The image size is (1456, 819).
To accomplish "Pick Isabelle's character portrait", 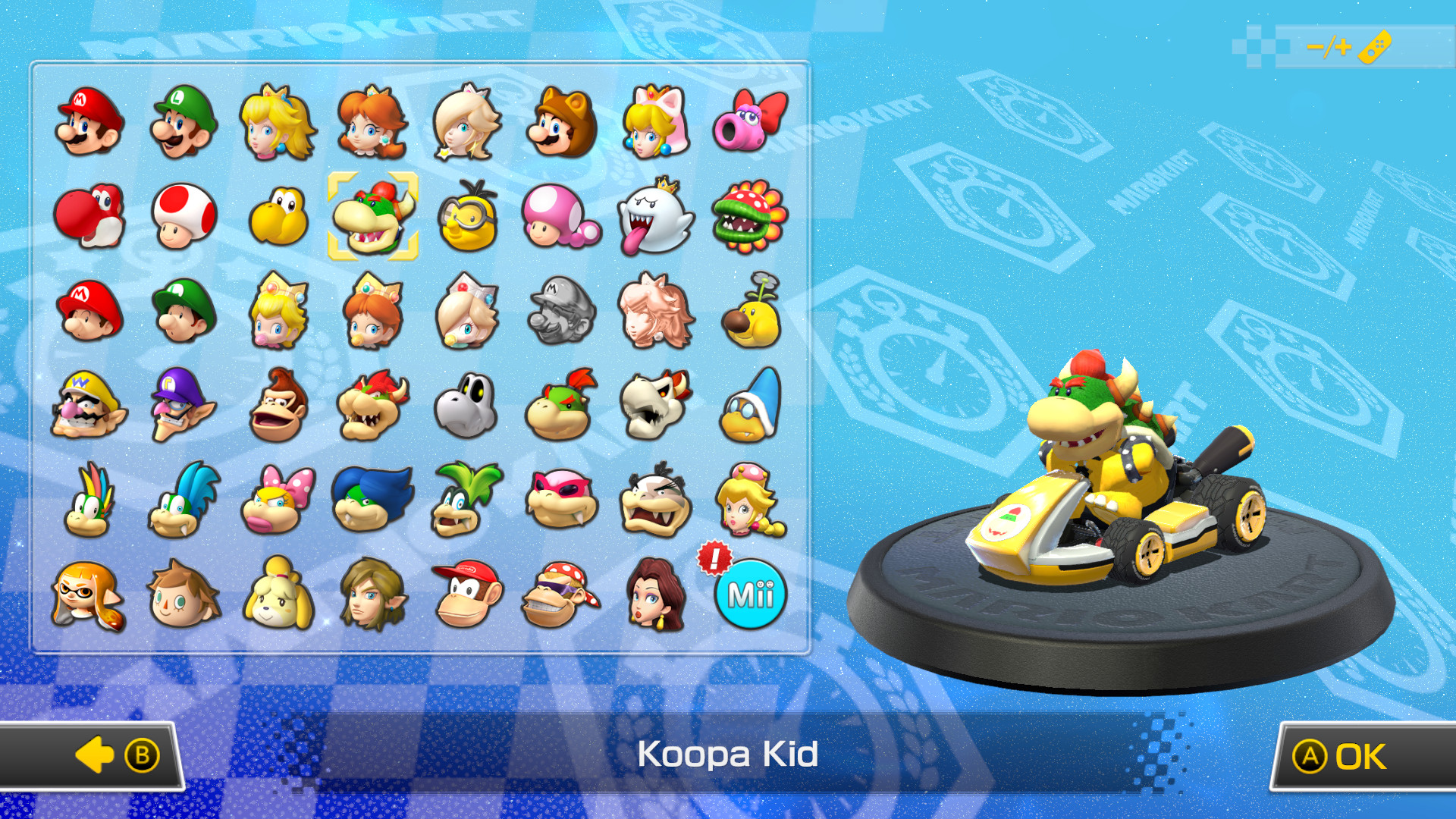I will [277, 593].
